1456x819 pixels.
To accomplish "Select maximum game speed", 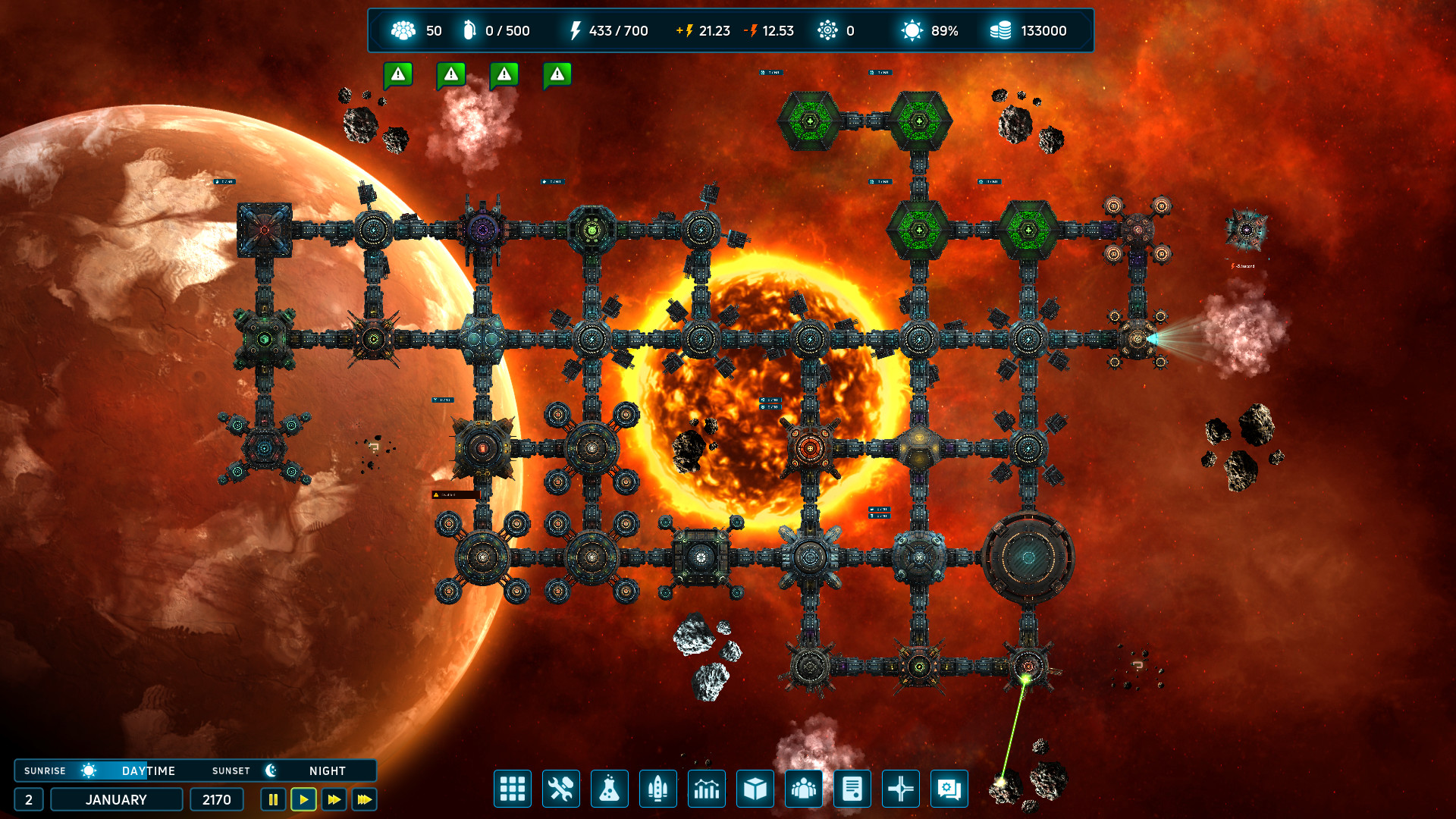I will [363, 799].
